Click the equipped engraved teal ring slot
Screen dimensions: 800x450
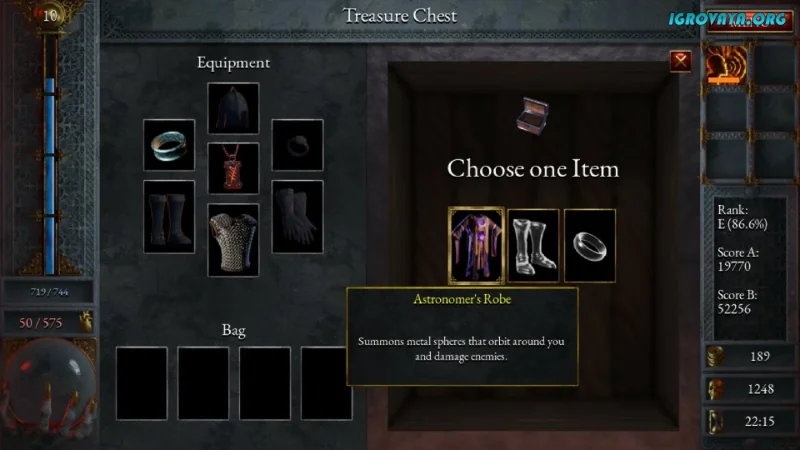pyautogui.click(x=169, y=145)
